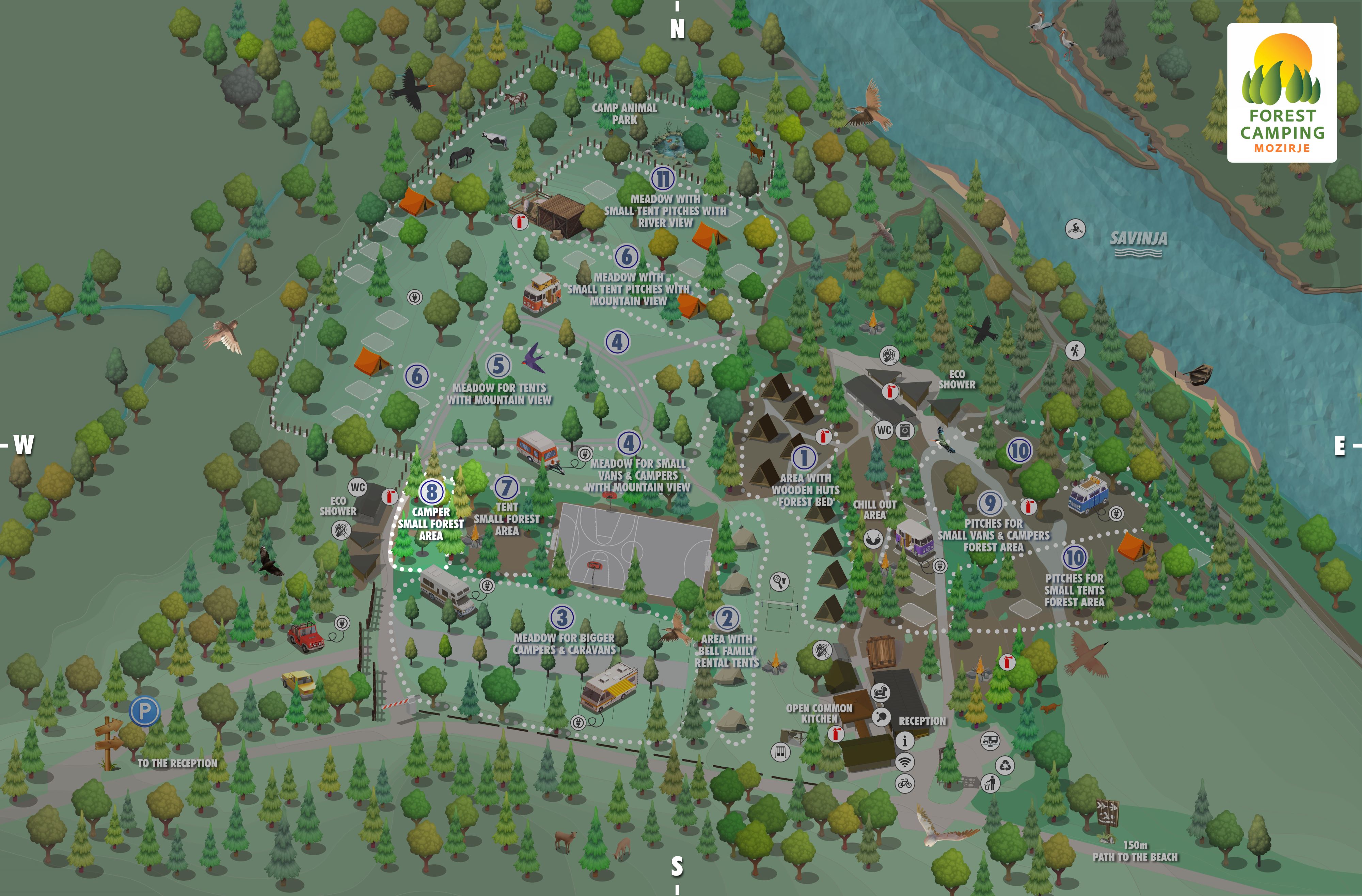Select marker 9, pitches for small vans
Image resolution: width=1362 pixels, height=896 pixels.
pos(990,503)
